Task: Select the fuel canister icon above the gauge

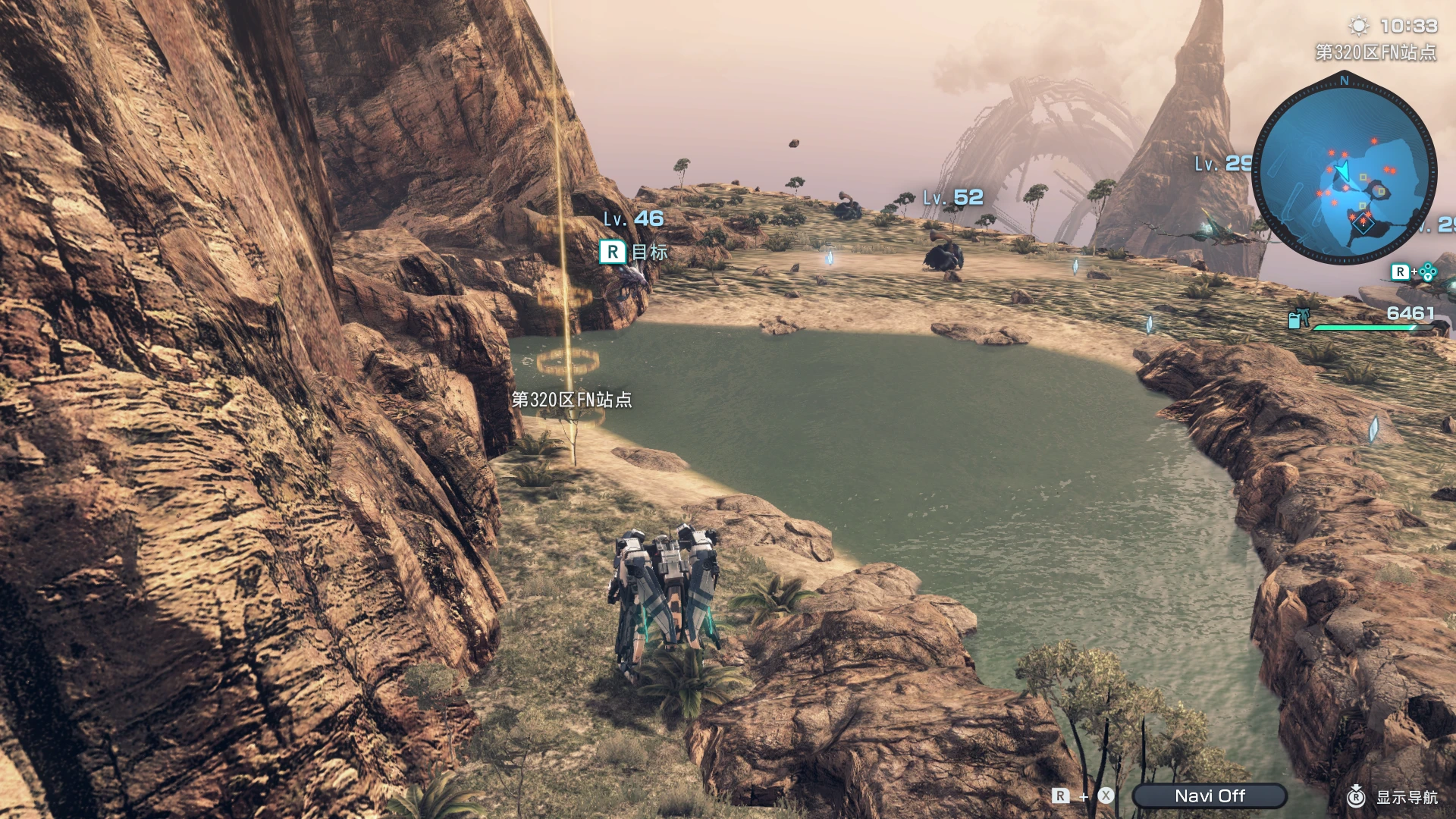Action: [1297, 318]
